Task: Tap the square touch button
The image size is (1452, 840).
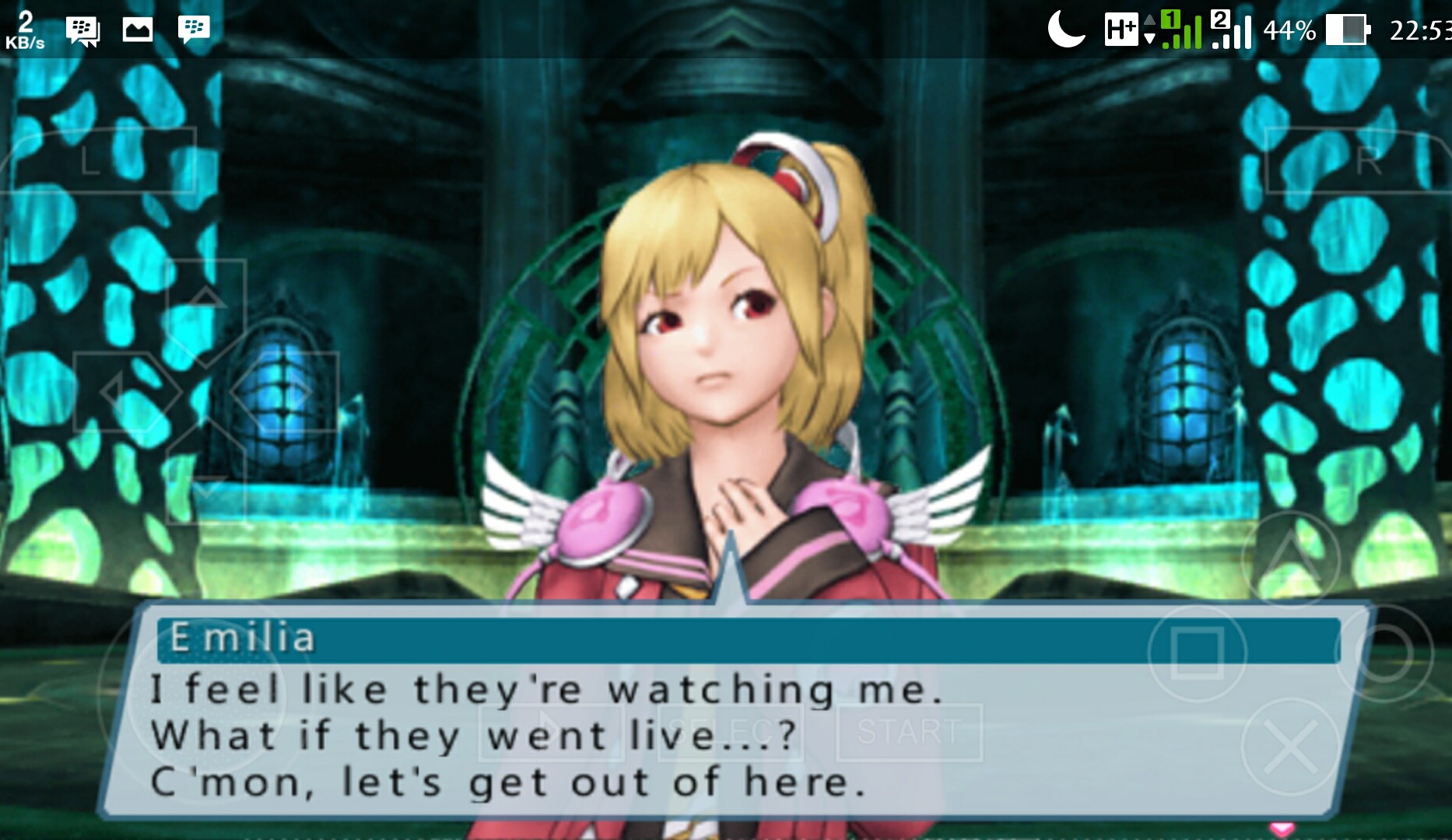Action: tap(1197, 652)
